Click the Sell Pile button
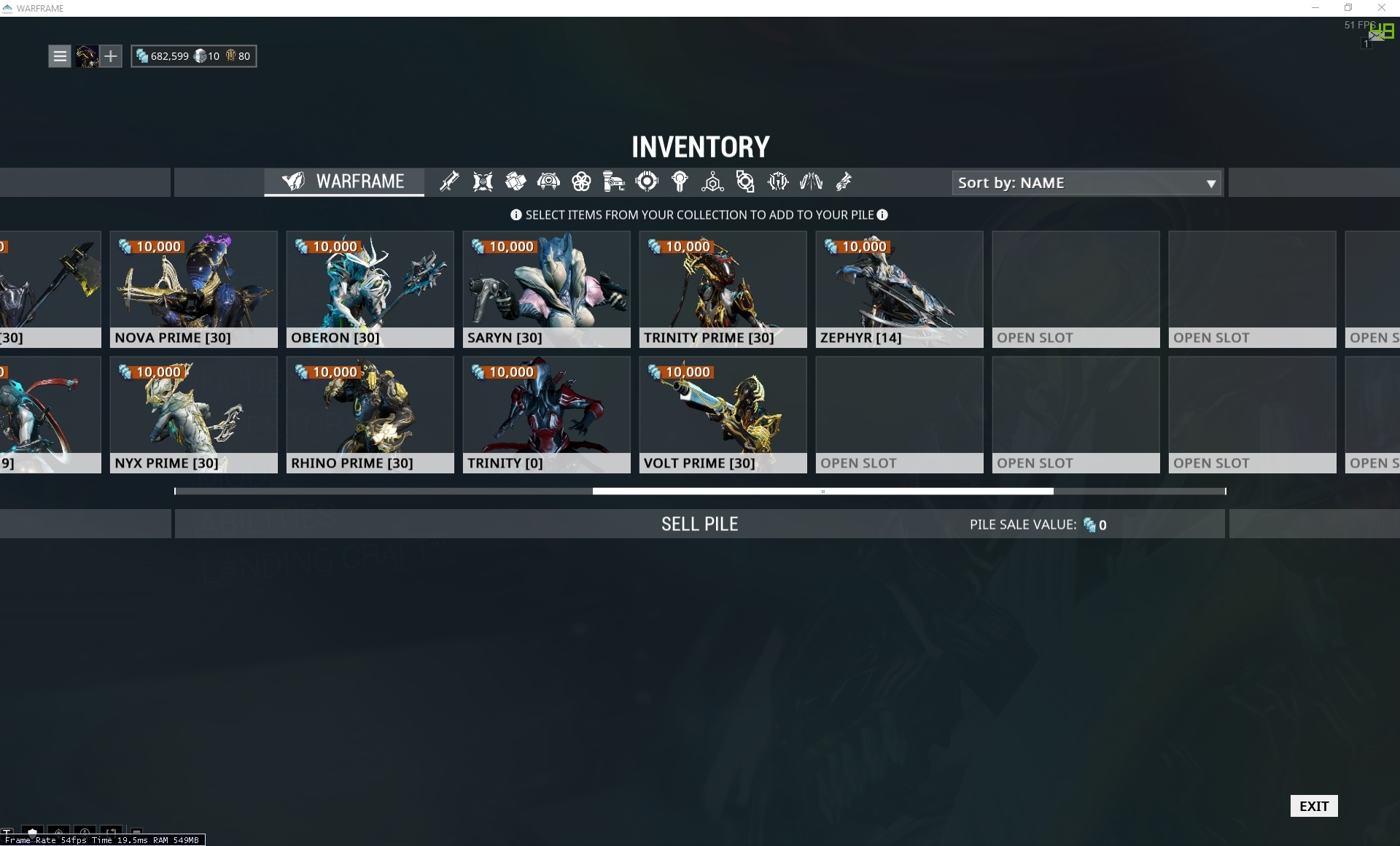1400x846 pixels. pos(699,524)
